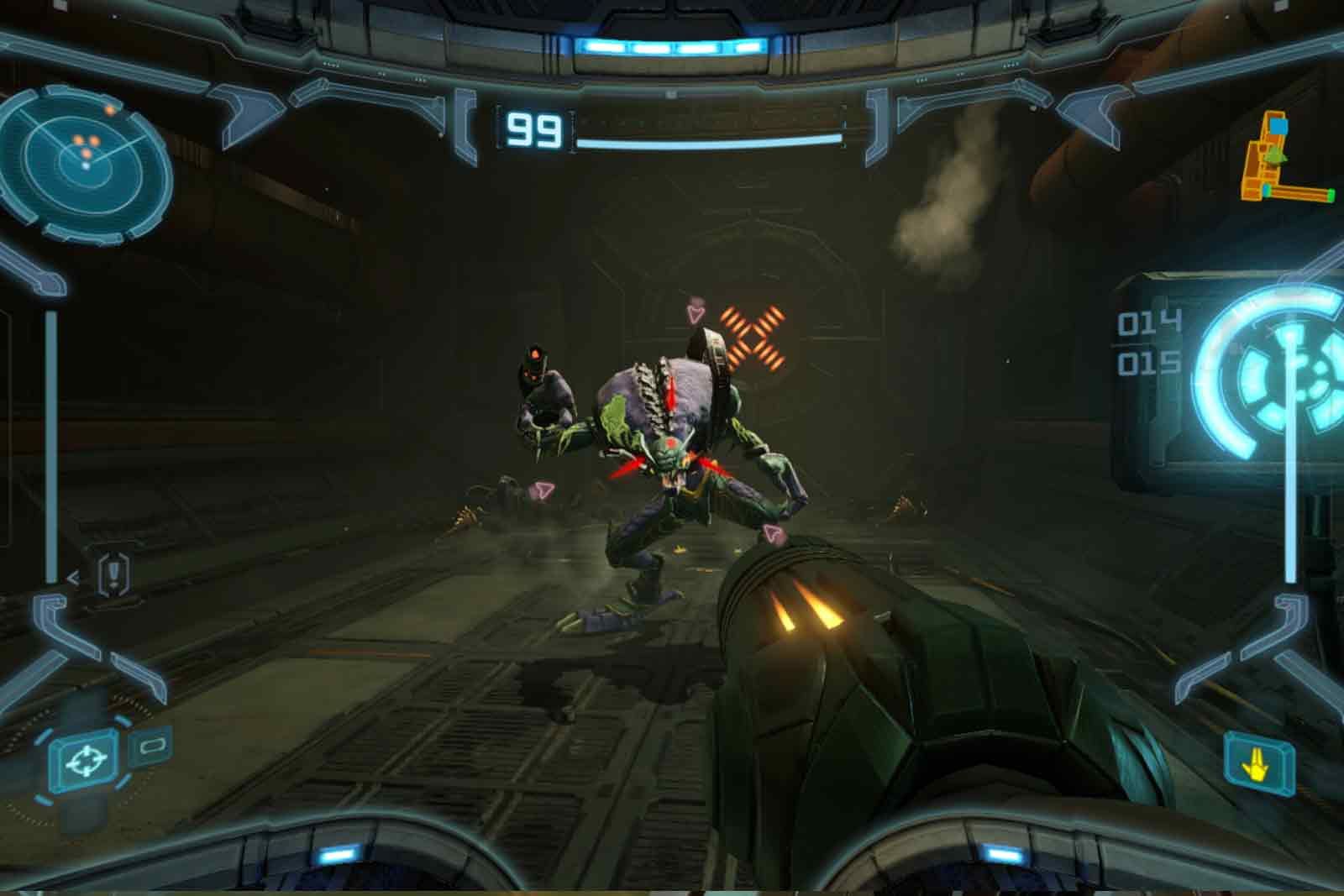This screenshot has height=896, width=1344.
Task: Click the glowing top console light bar
Action: point(672,46)
